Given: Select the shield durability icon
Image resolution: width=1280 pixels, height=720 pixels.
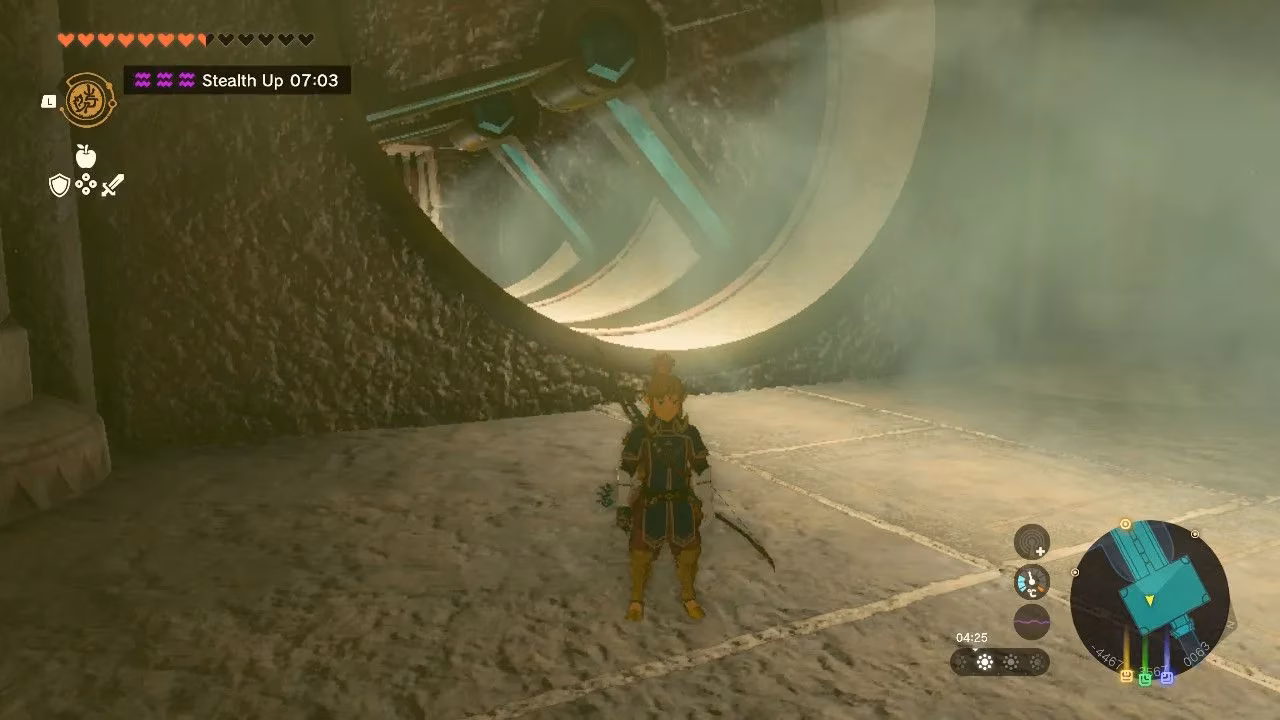Looking at the screenshot, I should tap(59, 185).
